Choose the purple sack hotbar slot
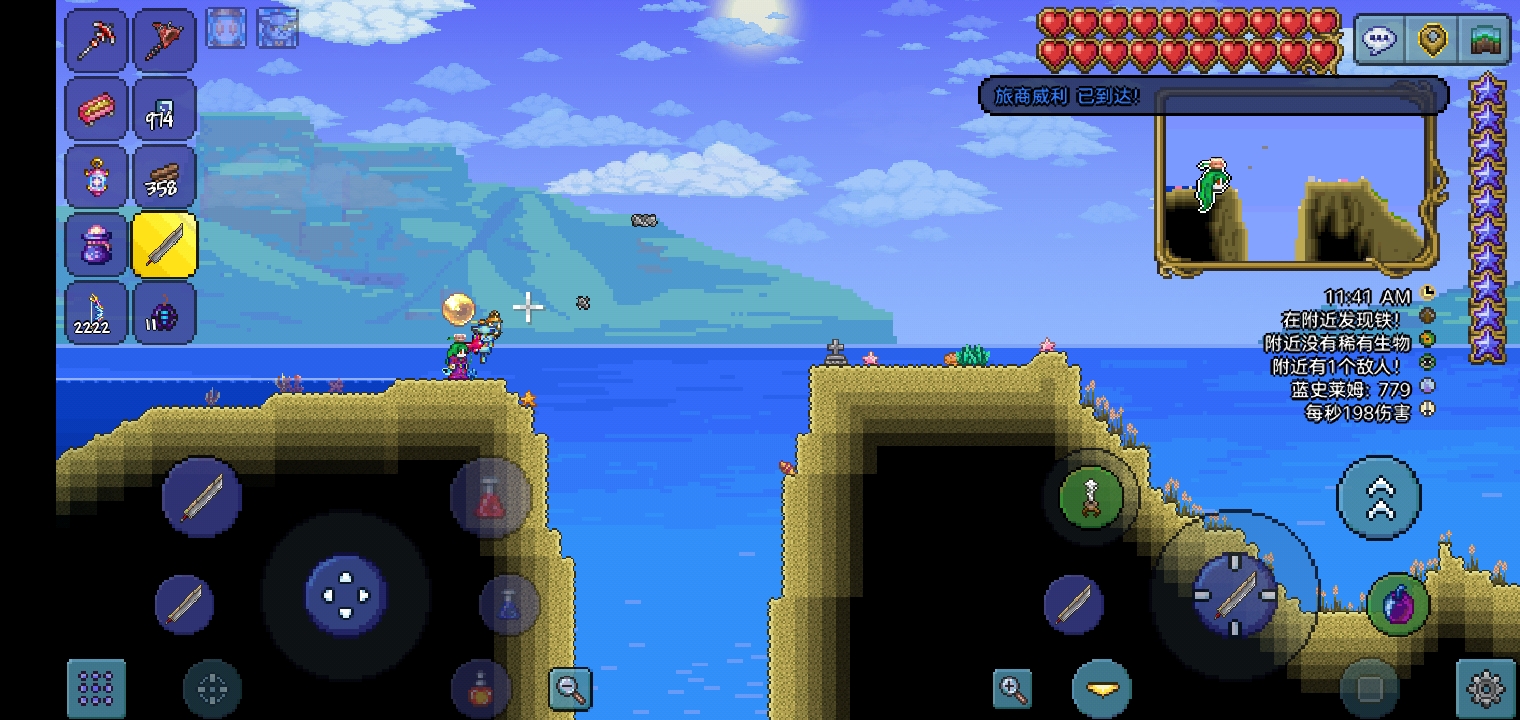The width and height of the screenshot is (1520, 720). click(x=97, y=245)
